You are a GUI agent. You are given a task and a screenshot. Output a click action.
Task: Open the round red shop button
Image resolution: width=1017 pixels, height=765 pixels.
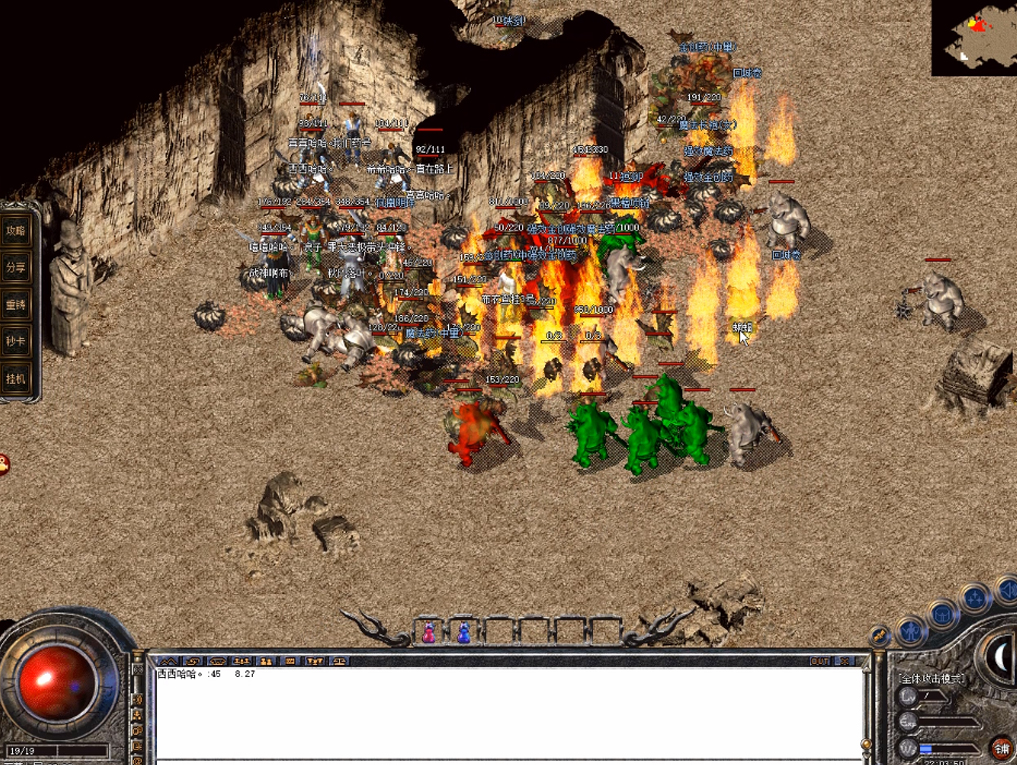1000,748
